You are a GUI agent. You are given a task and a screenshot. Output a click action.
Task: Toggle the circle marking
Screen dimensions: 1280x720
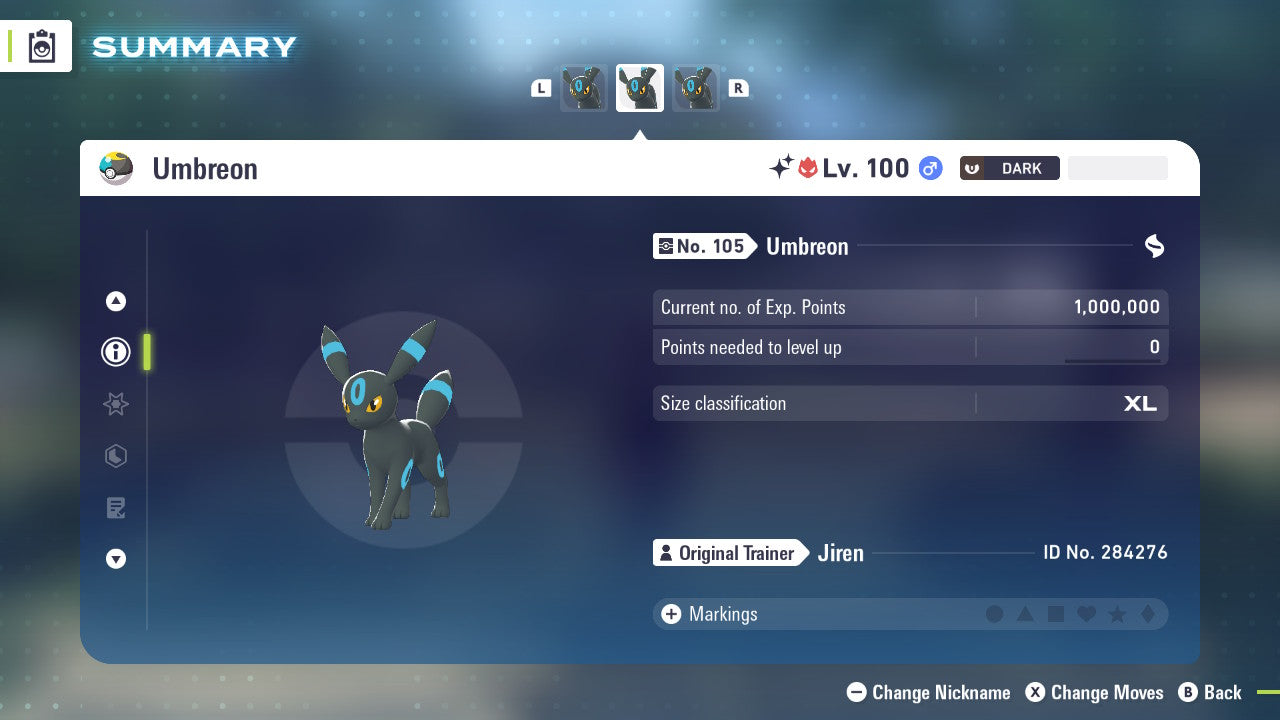click(x=995, y=614)
